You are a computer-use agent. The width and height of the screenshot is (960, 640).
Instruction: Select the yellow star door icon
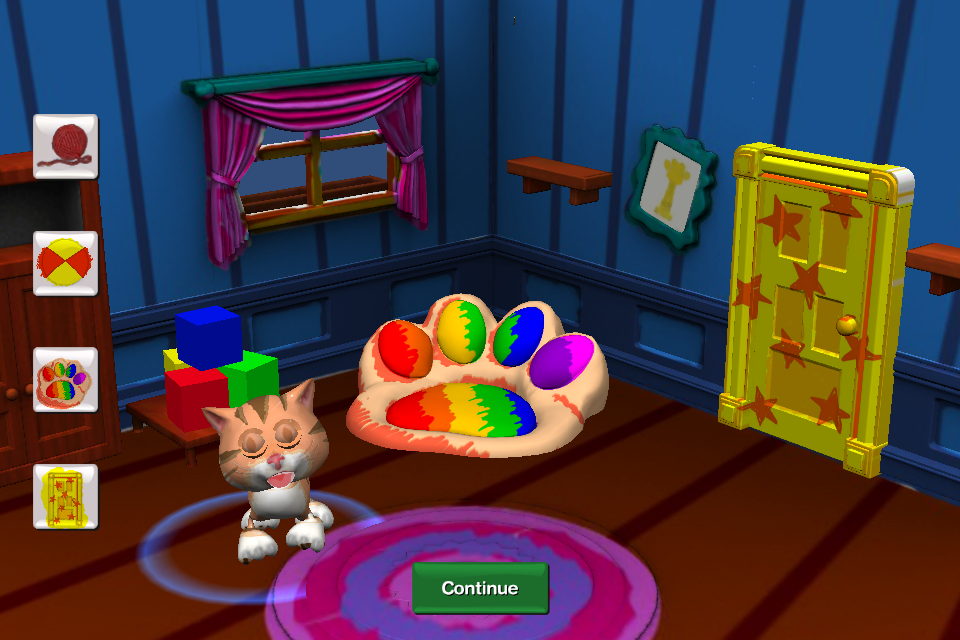point(65,496)
